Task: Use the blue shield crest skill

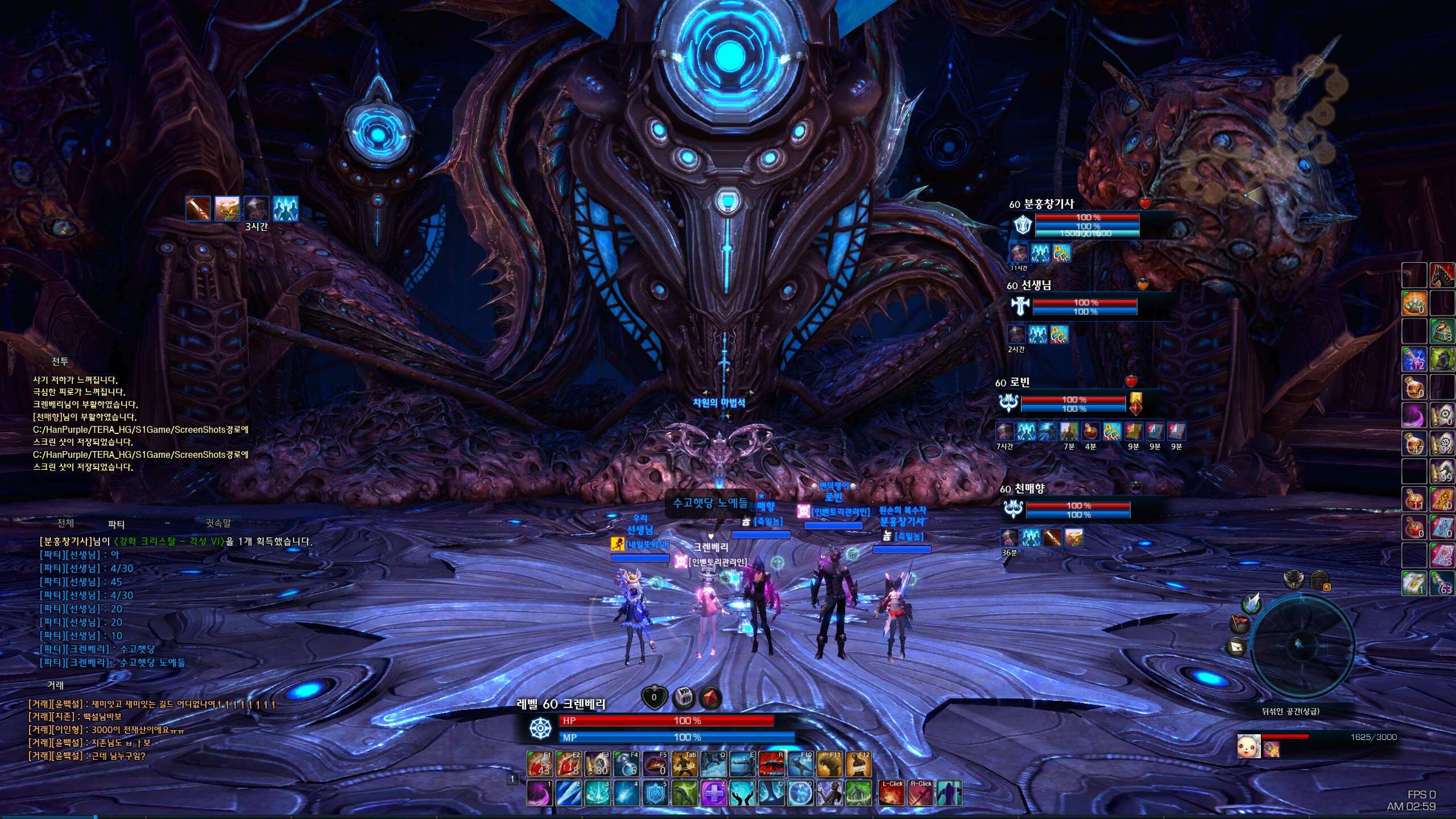Action: 655,793
